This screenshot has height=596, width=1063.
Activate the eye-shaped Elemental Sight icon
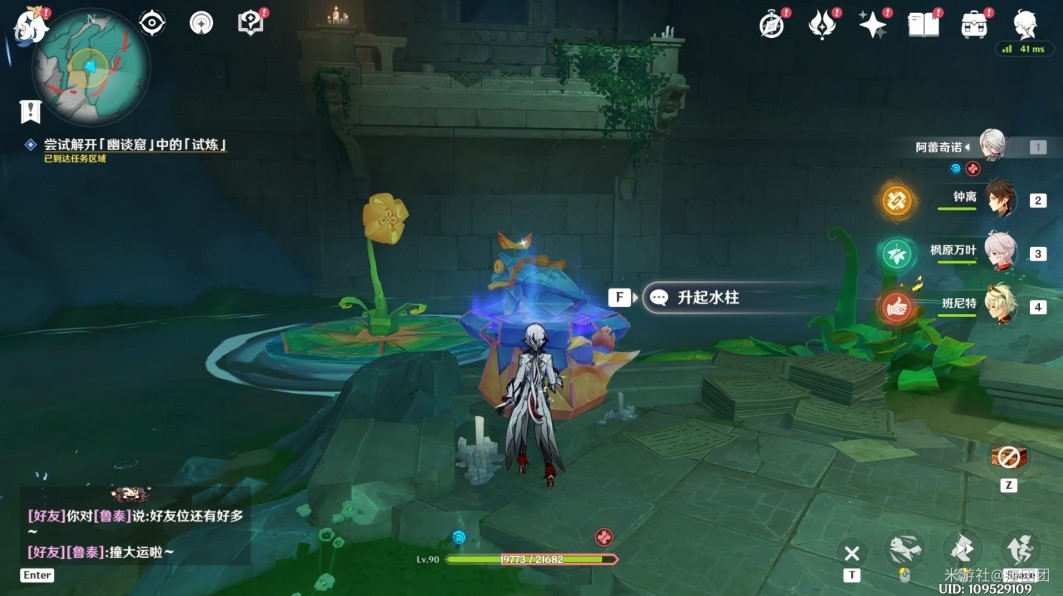tap(152, 23)
